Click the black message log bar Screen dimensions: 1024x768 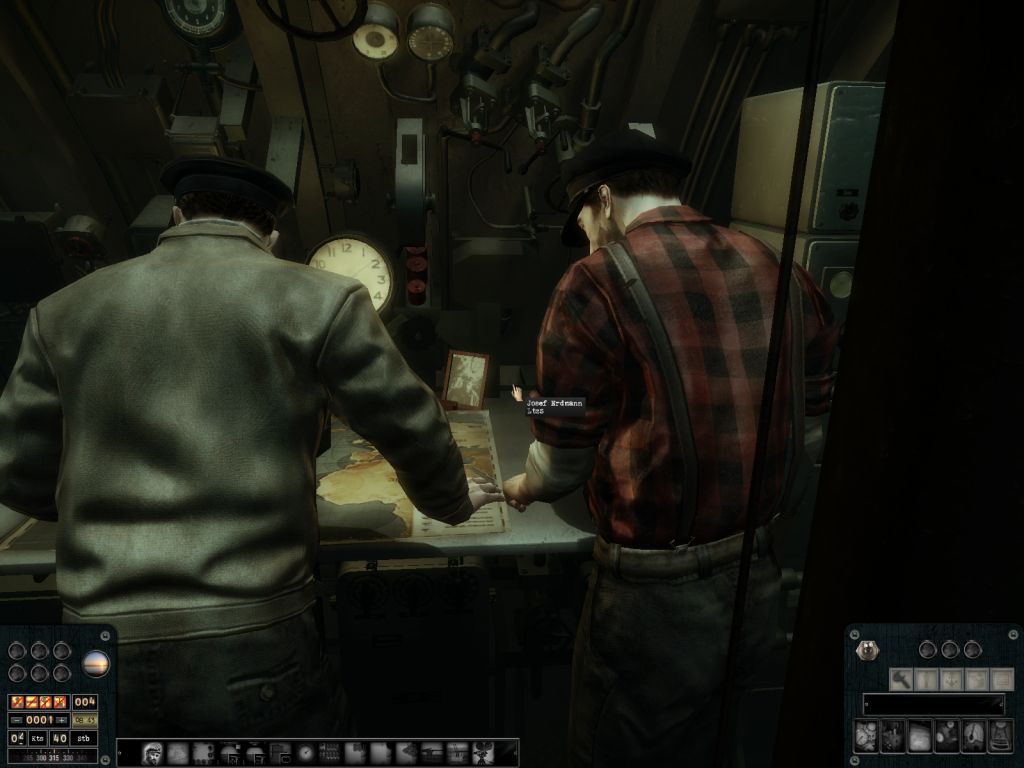[934, 704]
